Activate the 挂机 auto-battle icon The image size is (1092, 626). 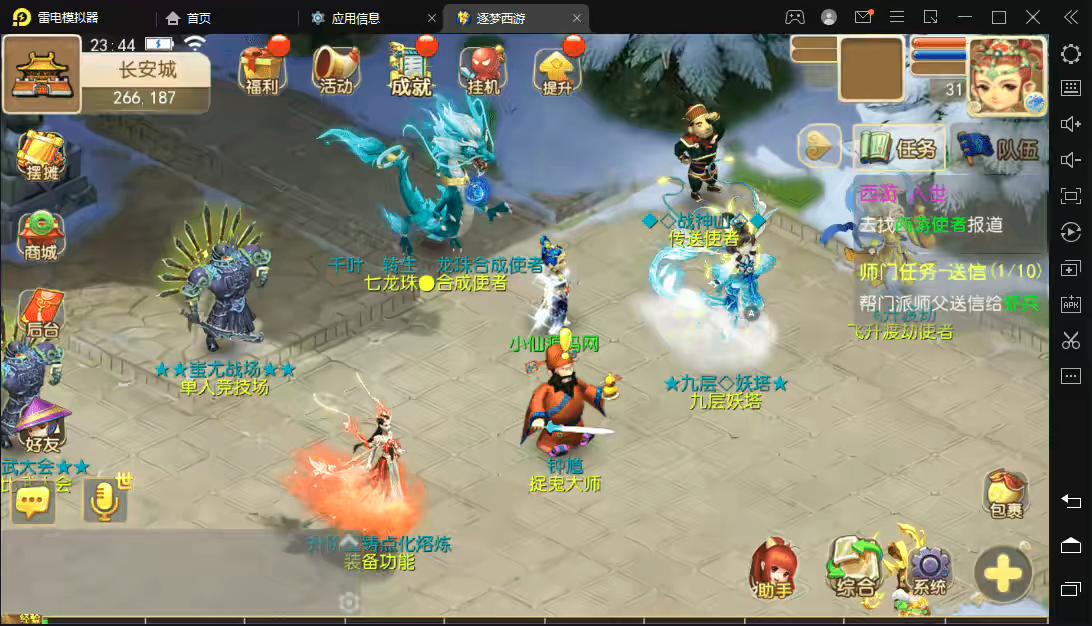pyautogui.click(x=484, y=68)
